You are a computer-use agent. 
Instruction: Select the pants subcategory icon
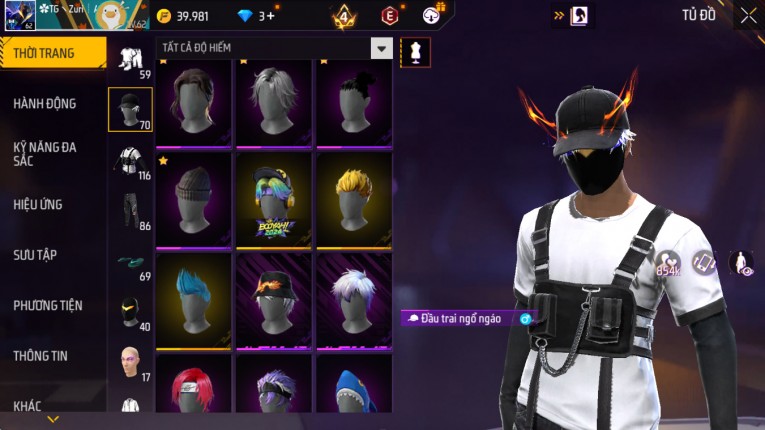(x=130, y=211)
